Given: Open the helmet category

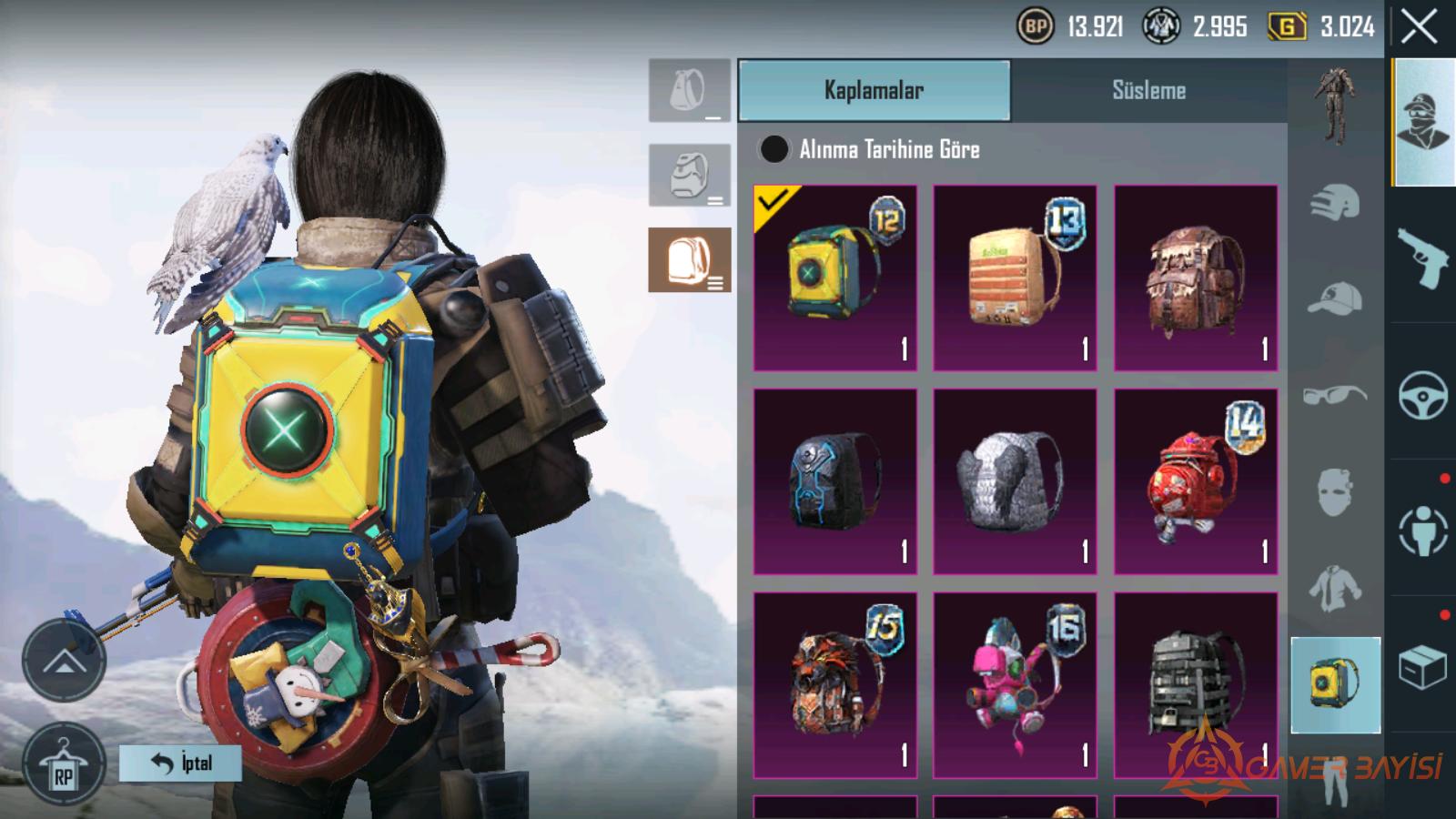Looking at the screenshot, I should (1335, 202).
